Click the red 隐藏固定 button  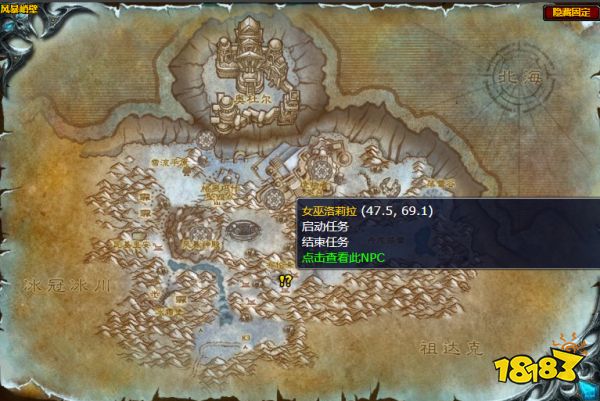pyautogui.click(x=564, y=13)
